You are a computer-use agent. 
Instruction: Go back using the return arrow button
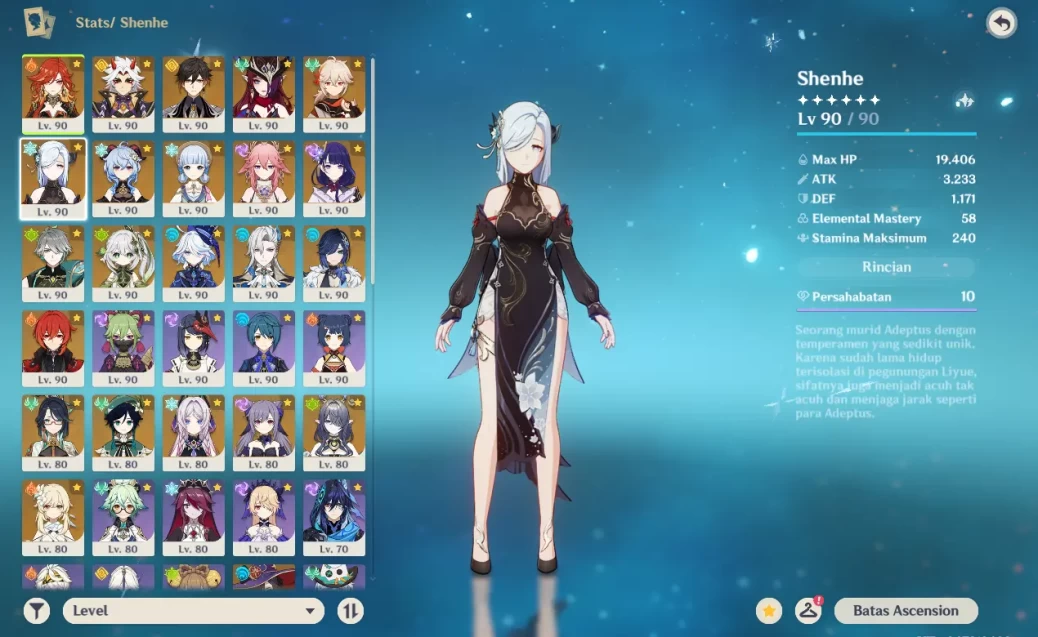[x=1001, y=24]
